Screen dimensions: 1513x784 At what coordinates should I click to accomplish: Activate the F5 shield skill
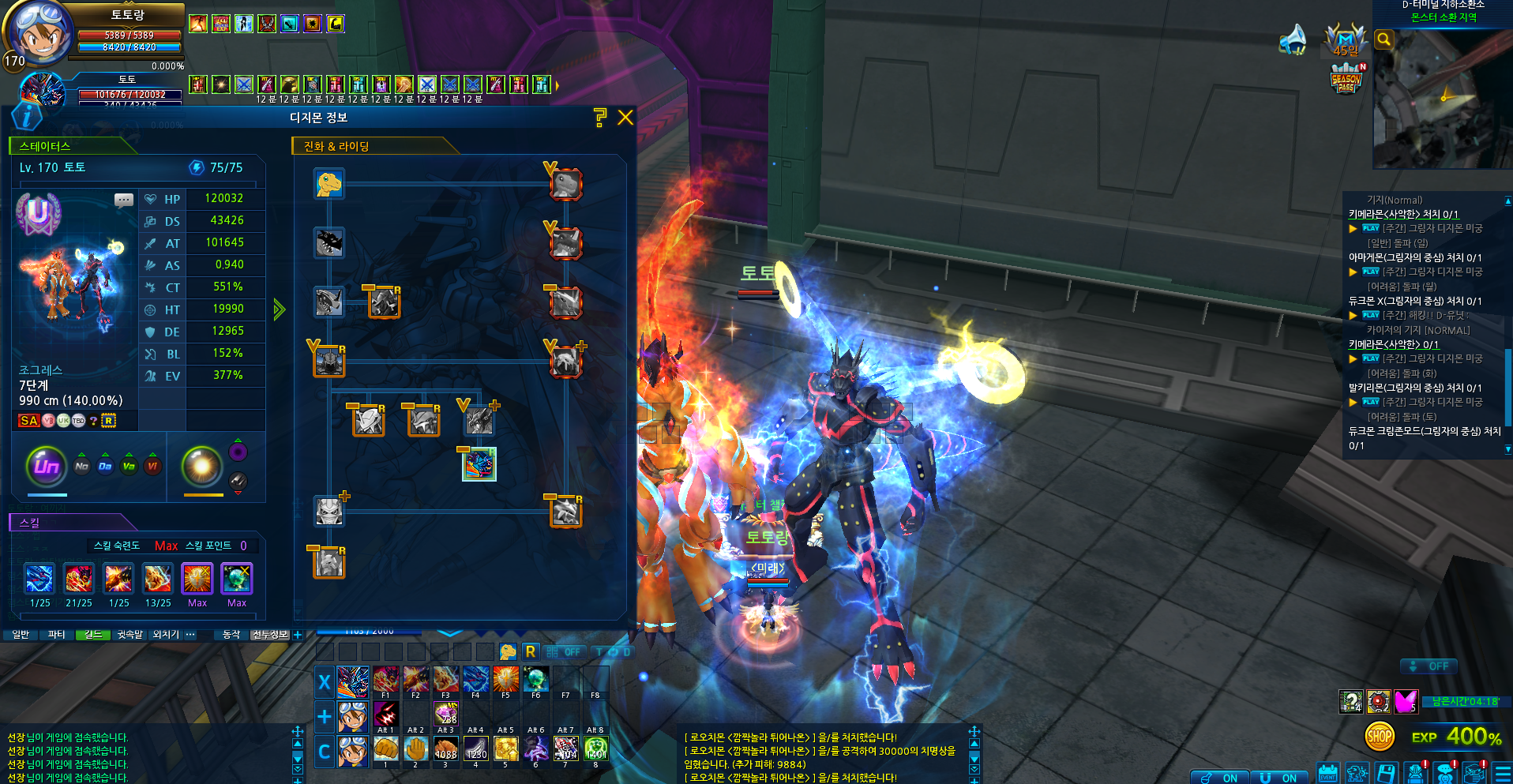505,679
